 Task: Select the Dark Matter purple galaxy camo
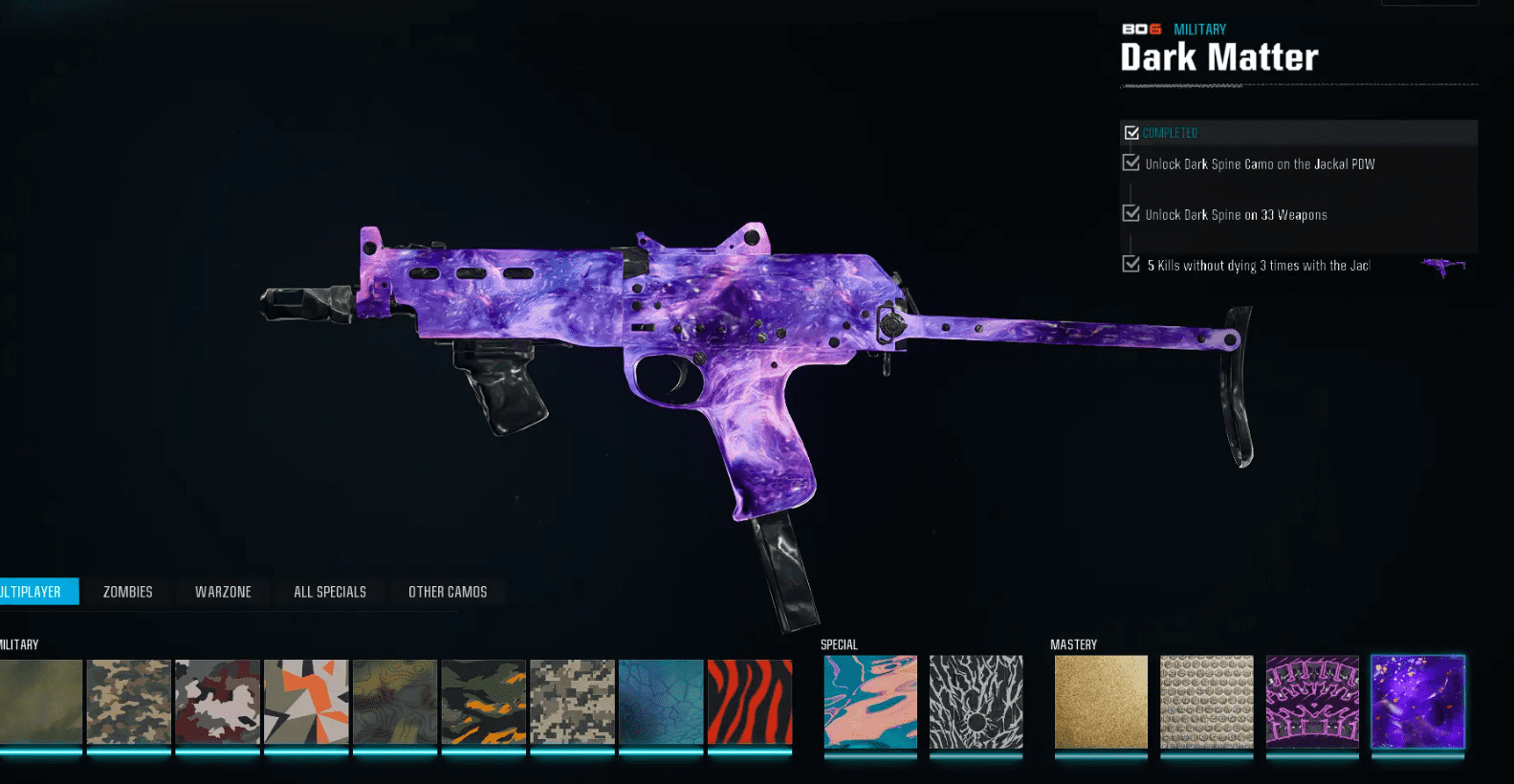pyautogui.click(x=1417, y=702)
